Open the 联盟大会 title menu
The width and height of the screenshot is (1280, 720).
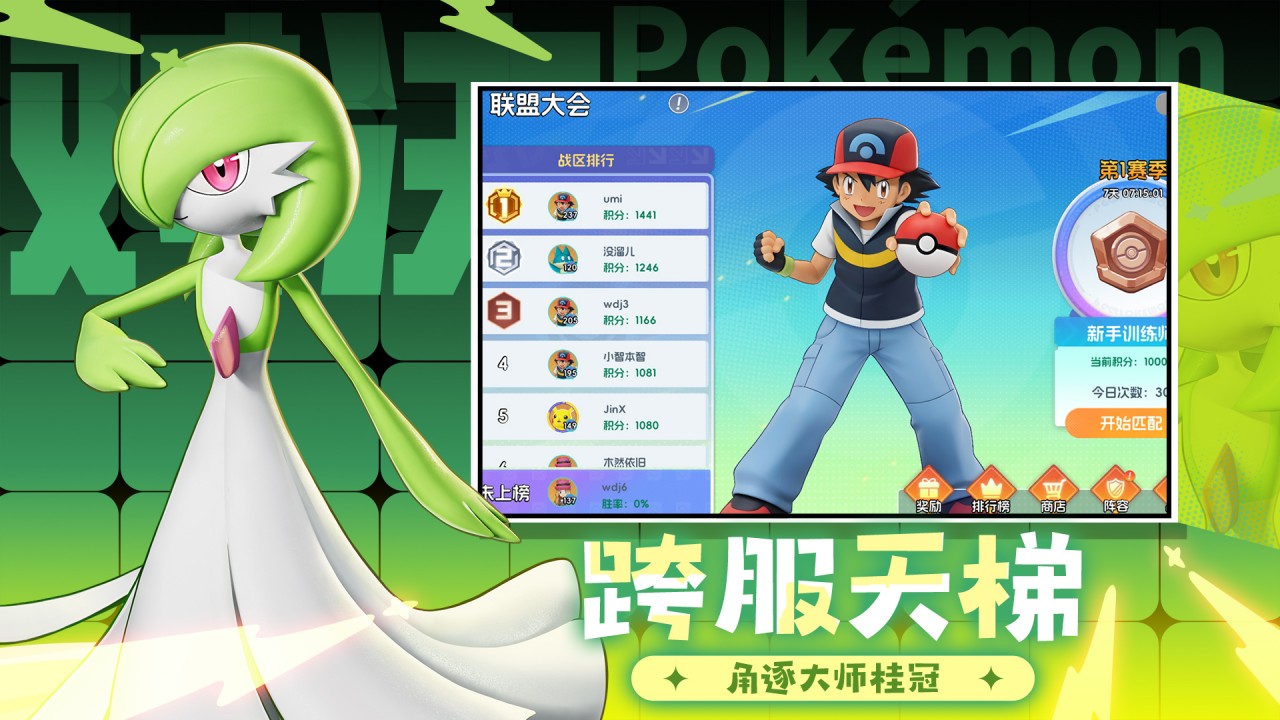540,101
